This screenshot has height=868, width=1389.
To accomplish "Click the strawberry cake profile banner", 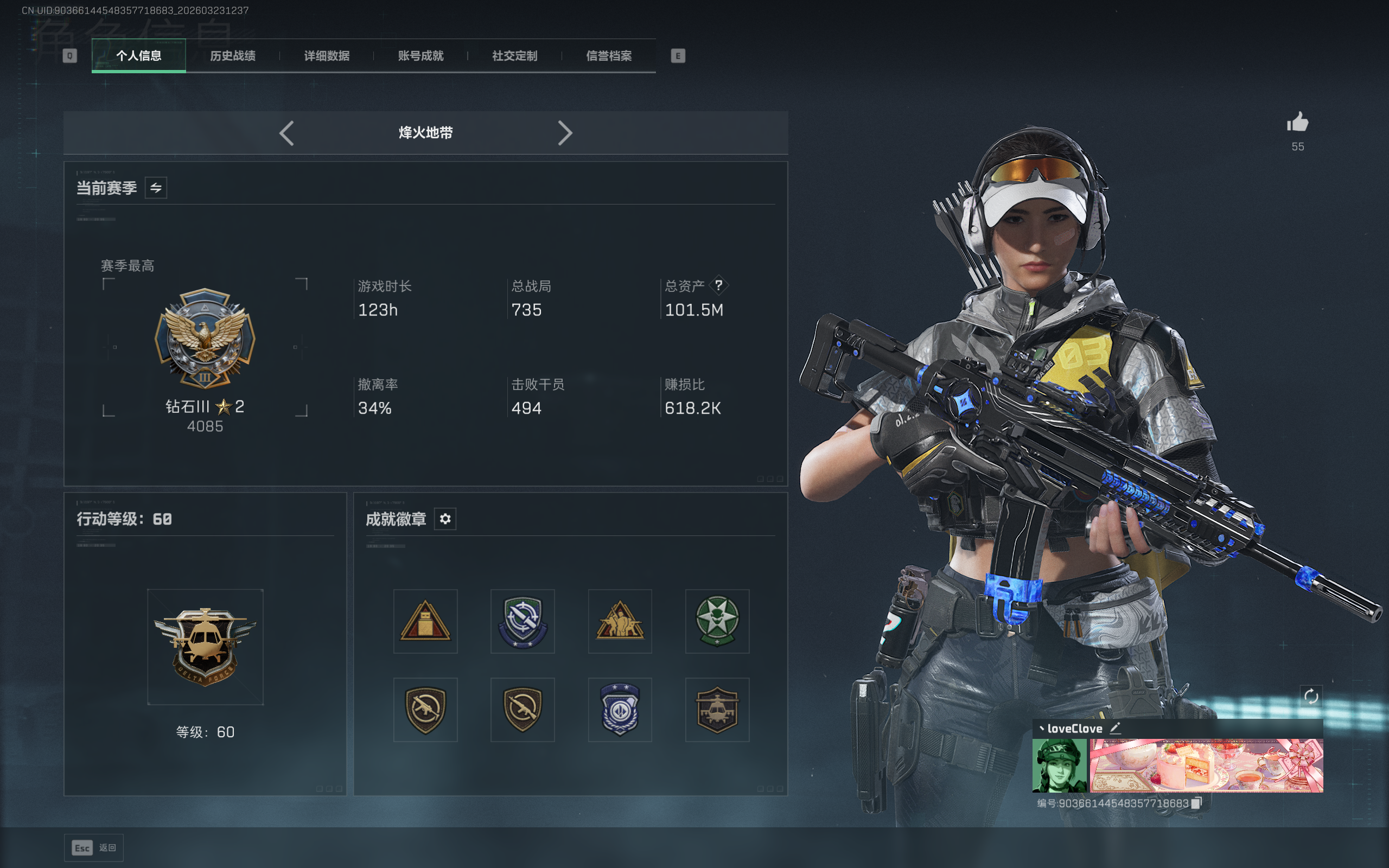I will (1206, 765).
